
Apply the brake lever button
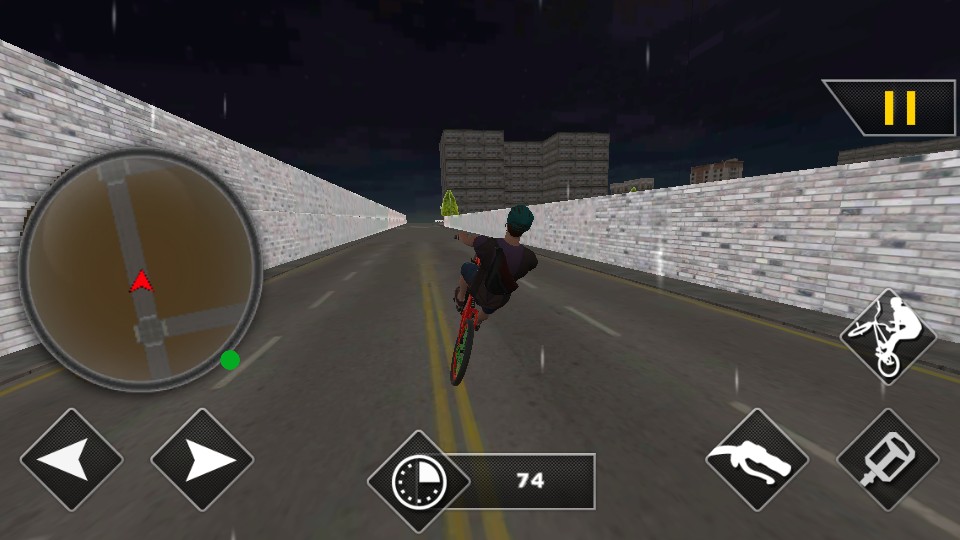point(756,460)
